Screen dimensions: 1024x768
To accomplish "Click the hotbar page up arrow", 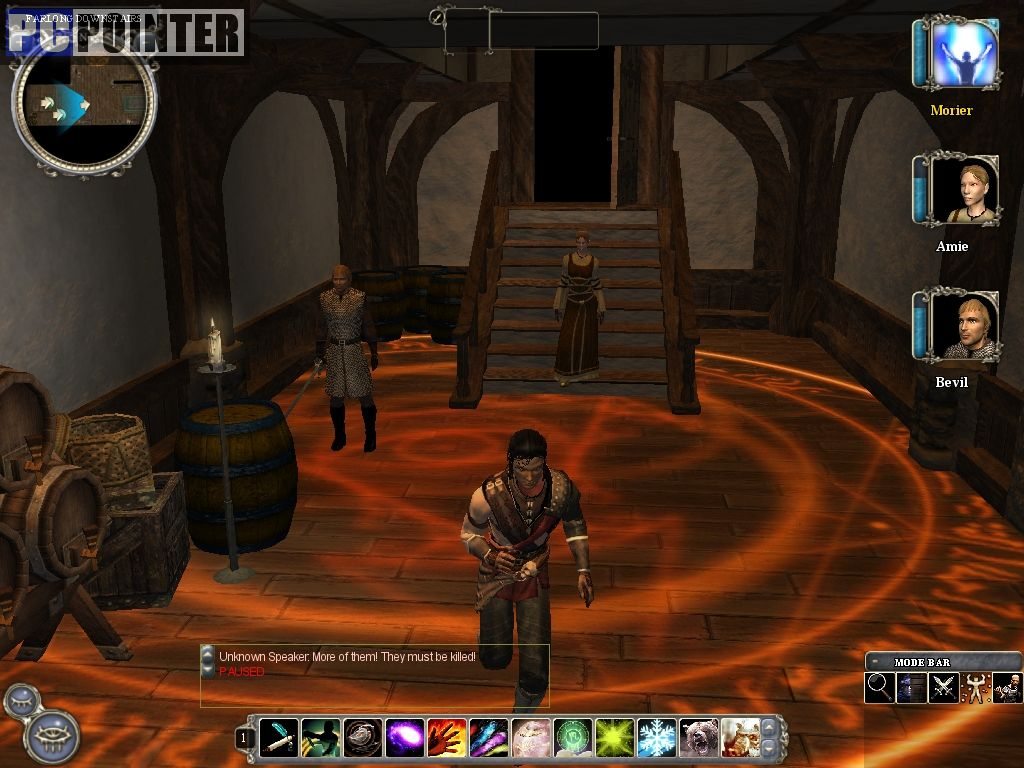I will click(768, 728).
